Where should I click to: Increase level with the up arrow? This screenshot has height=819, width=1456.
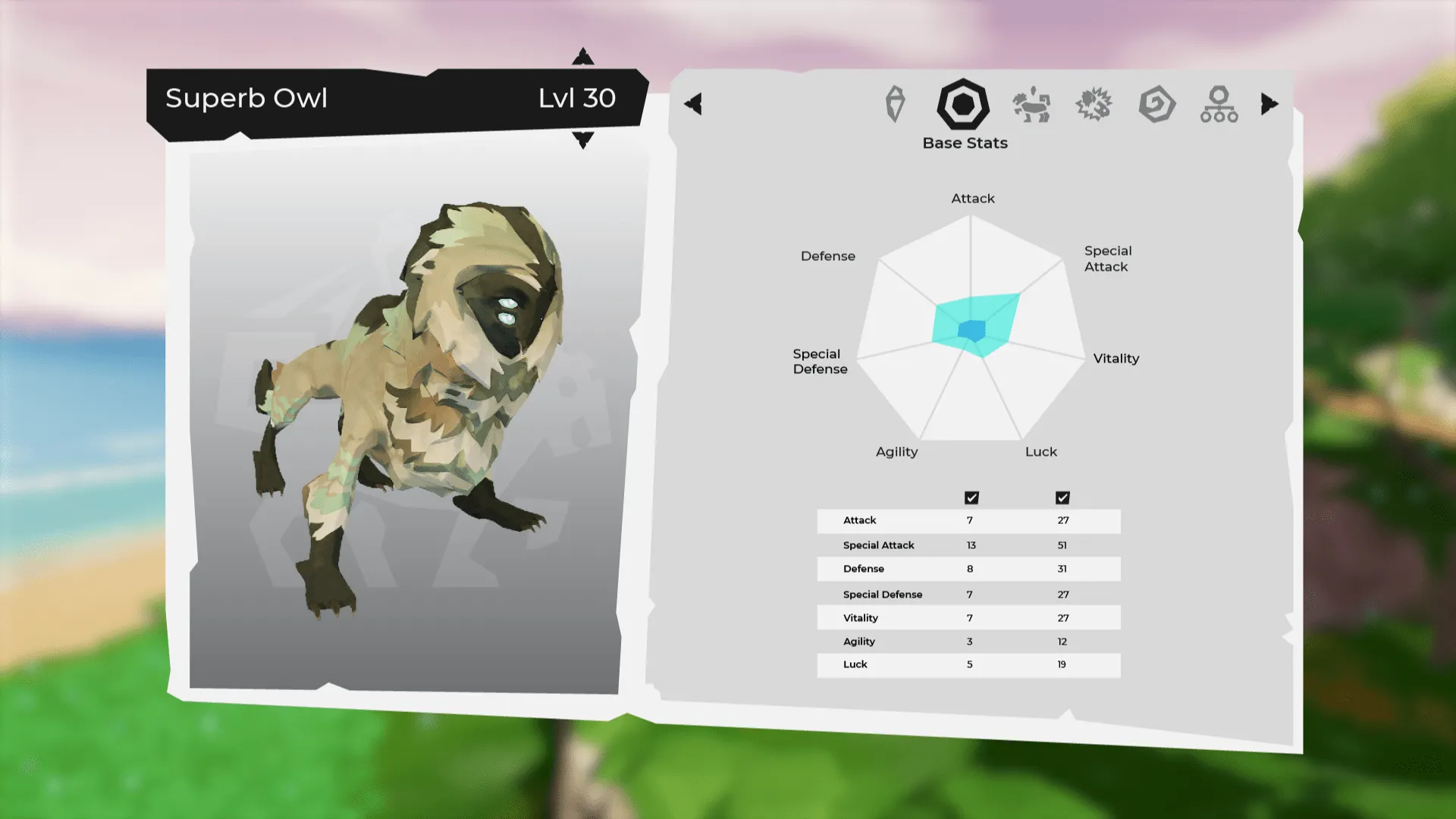[x=582, y=57]
